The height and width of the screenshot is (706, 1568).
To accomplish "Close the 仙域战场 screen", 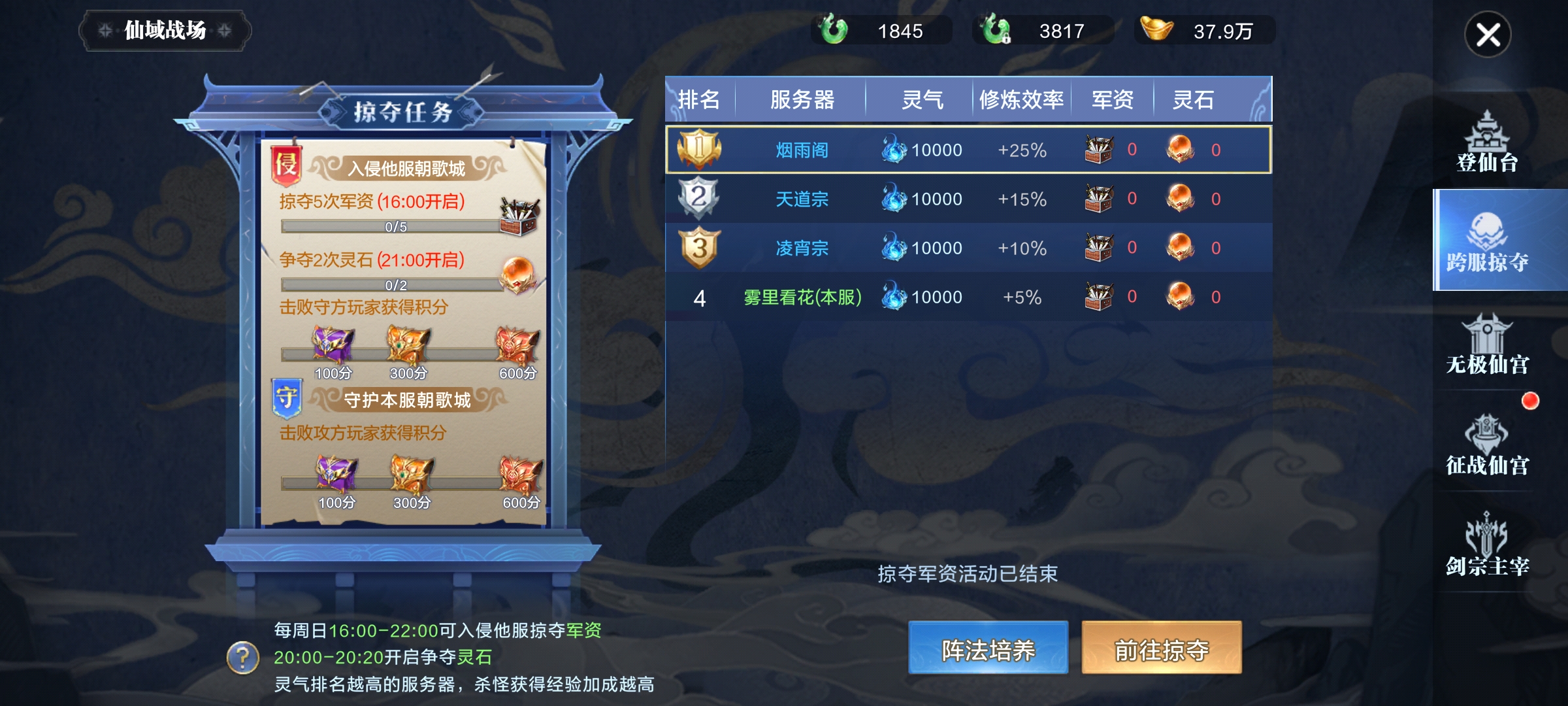I will [1488, 35].
